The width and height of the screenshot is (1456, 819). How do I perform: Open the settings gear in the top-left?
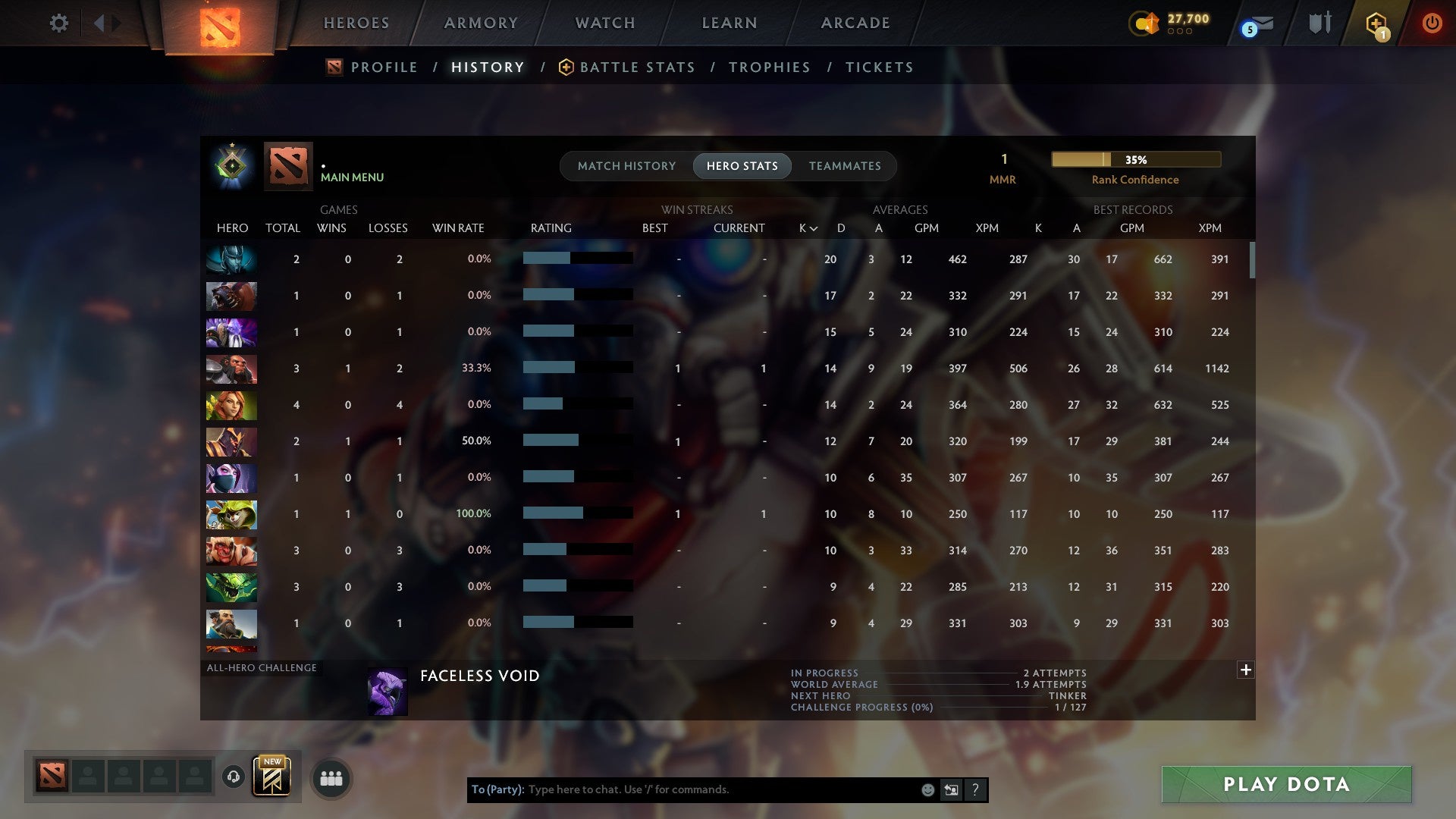pyautogui.click(x=59, y=23)
